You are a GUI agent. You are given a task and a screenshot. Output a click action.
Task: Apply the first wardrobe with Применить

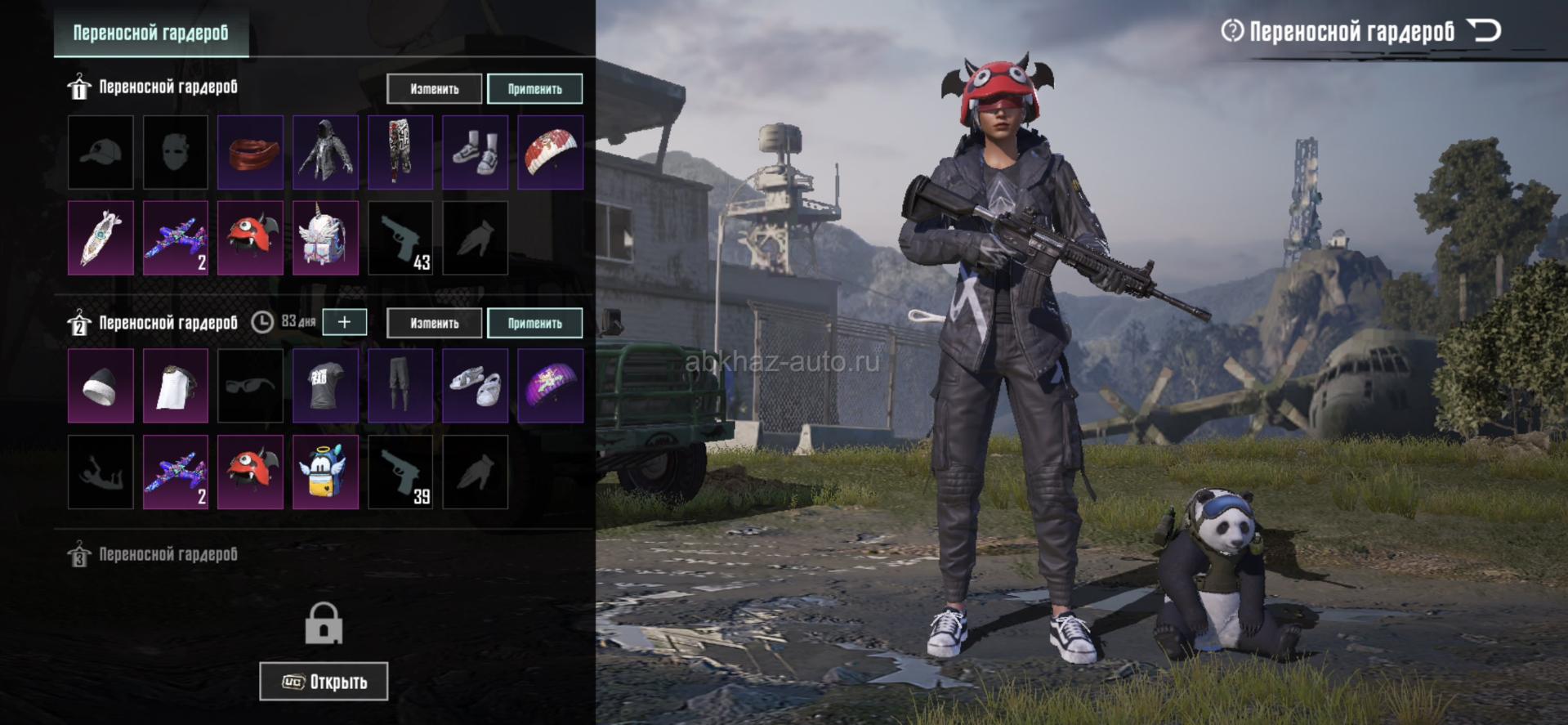coord(534,89)
